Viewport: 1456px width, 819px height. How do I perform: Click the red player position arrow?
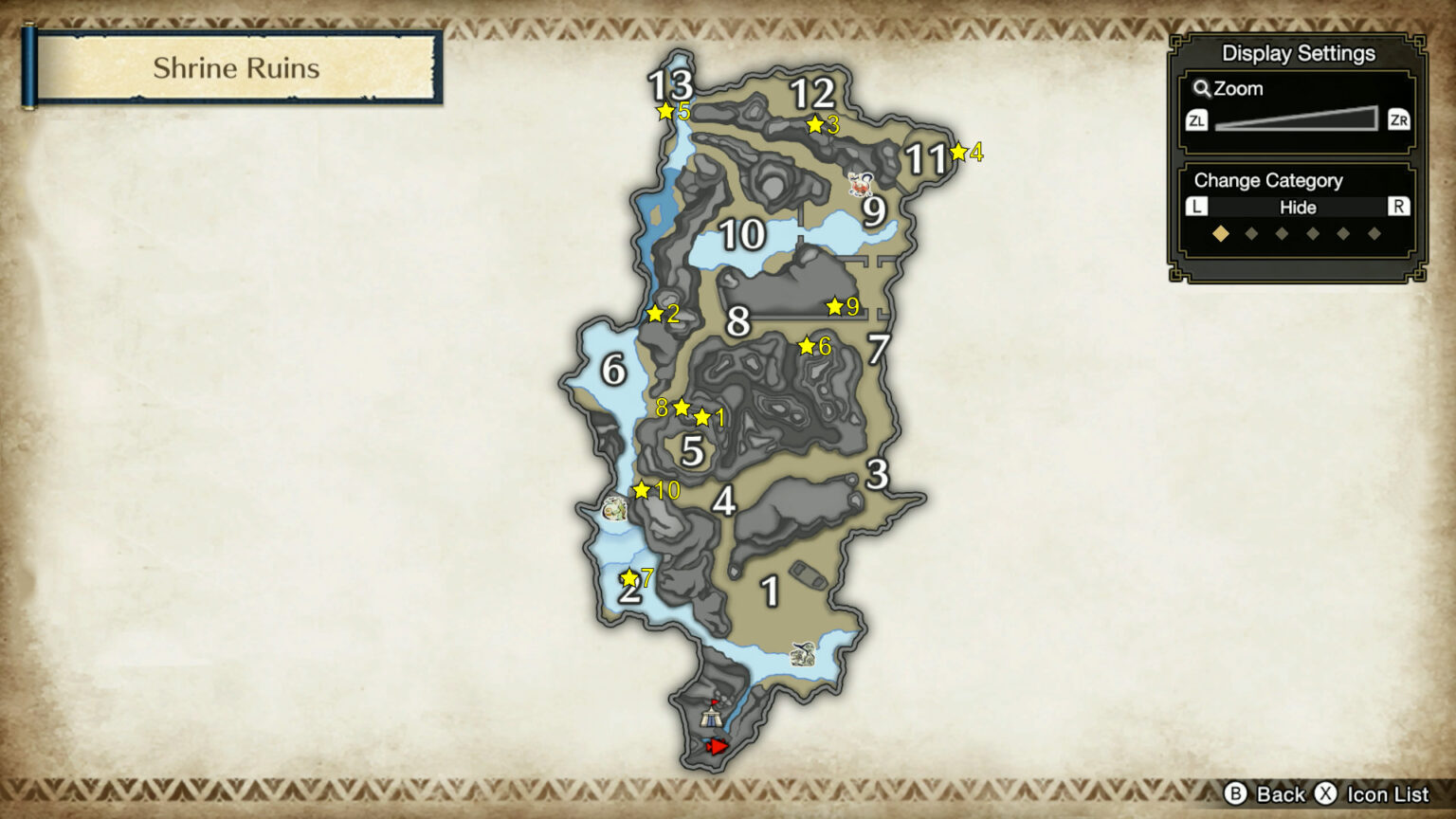pos(718,746)
